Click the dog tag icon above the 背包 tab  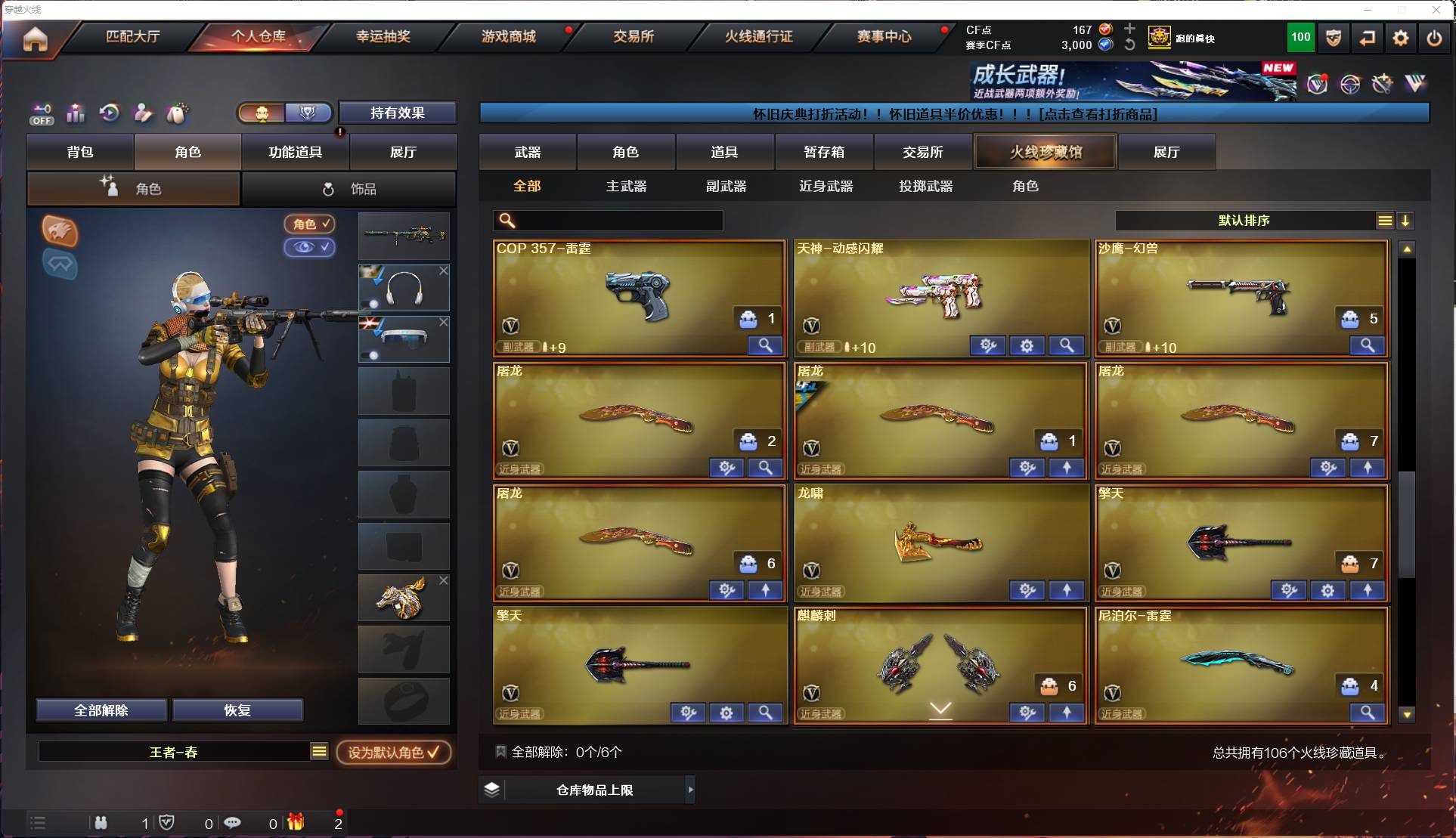(176, 113)
